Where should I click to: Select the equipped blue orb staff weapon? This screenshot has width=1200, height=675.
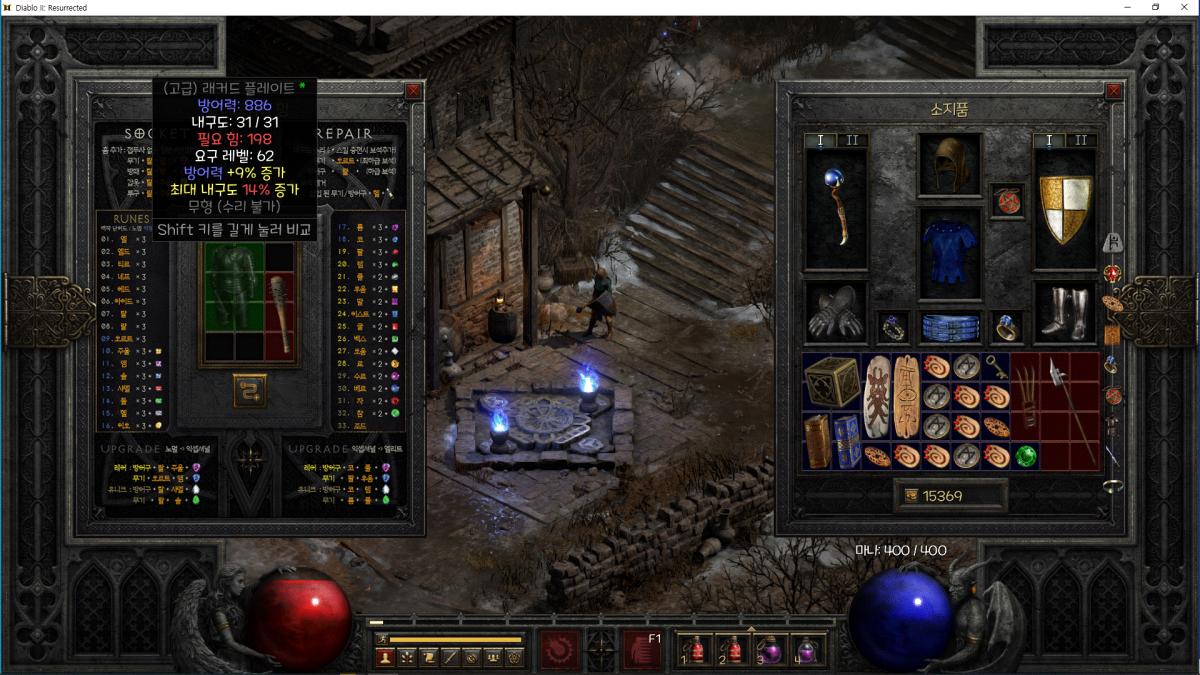point(836,208)
